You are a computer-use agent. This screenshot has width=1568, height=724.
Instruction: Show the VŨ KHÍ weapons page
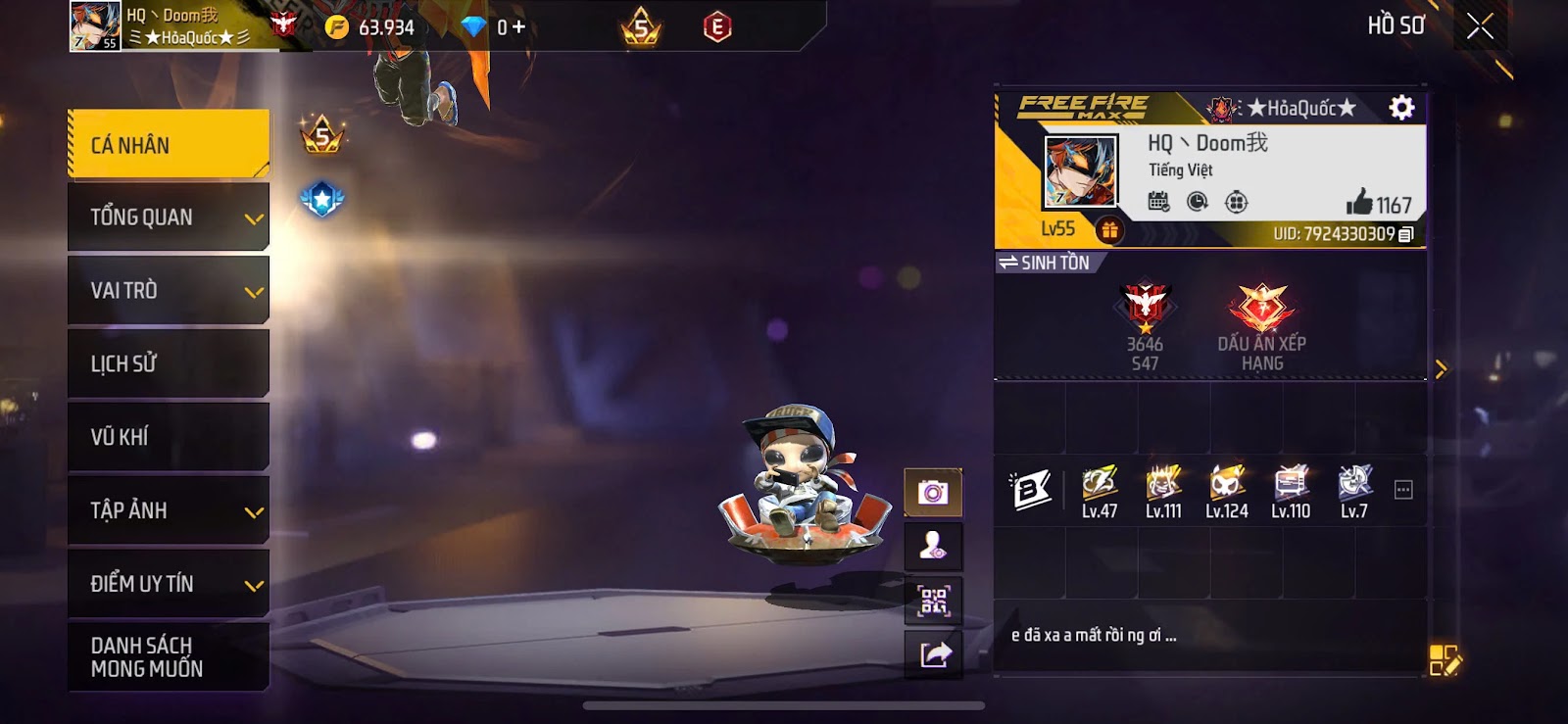coord(168,437)
